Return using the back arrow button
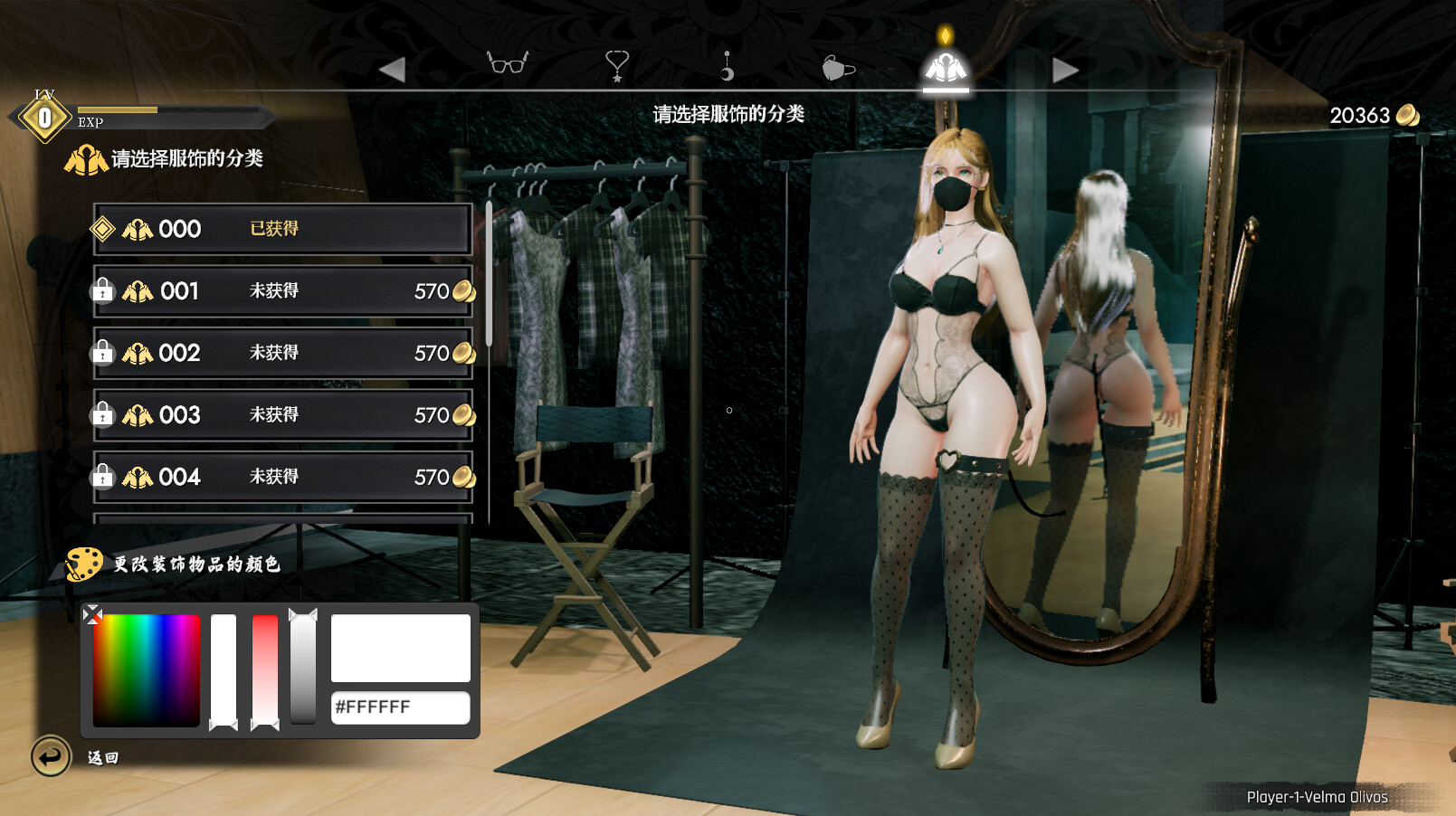 51,756
